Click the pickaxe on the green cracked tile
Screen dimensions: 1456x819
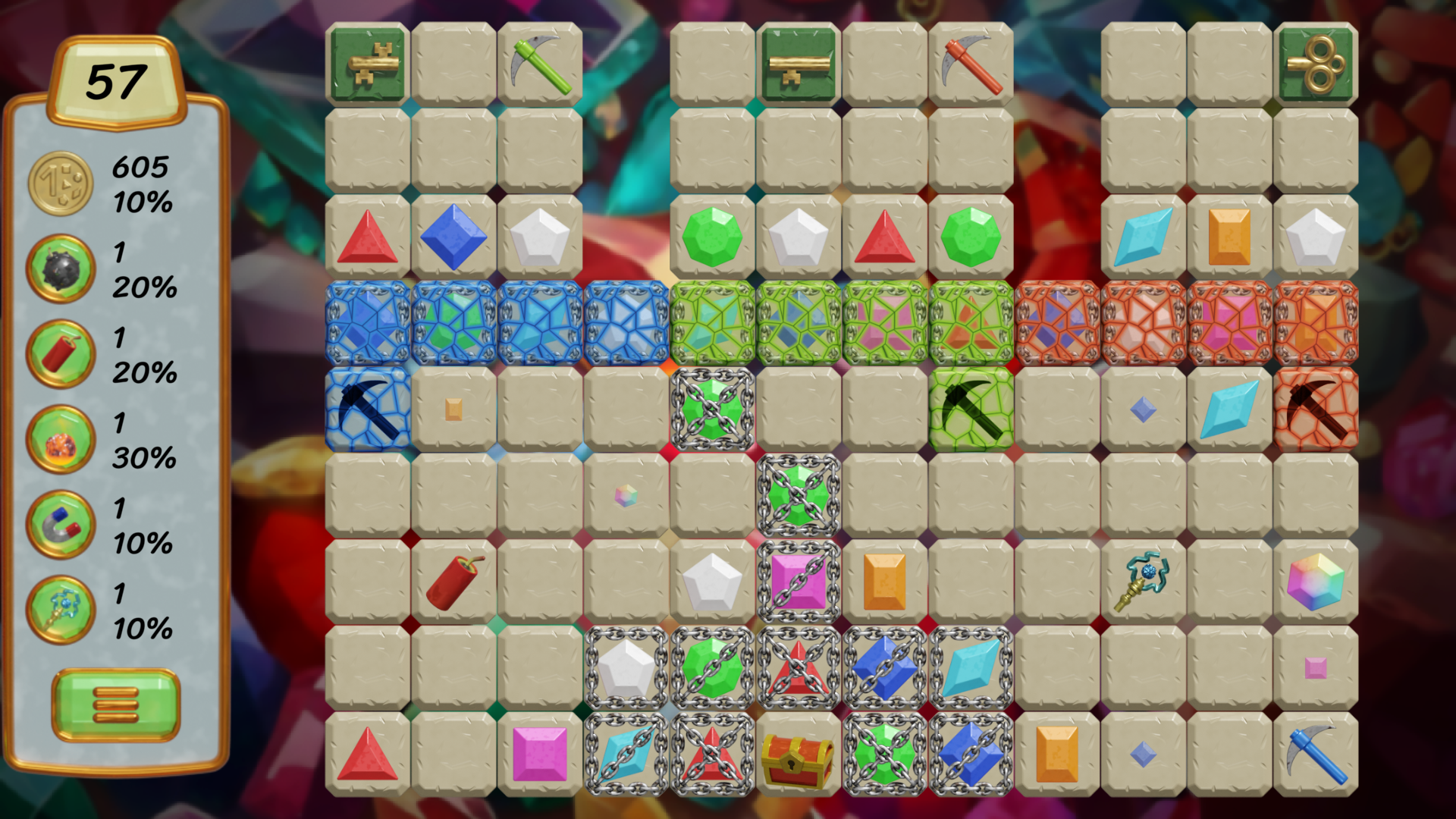click(972, 409)
